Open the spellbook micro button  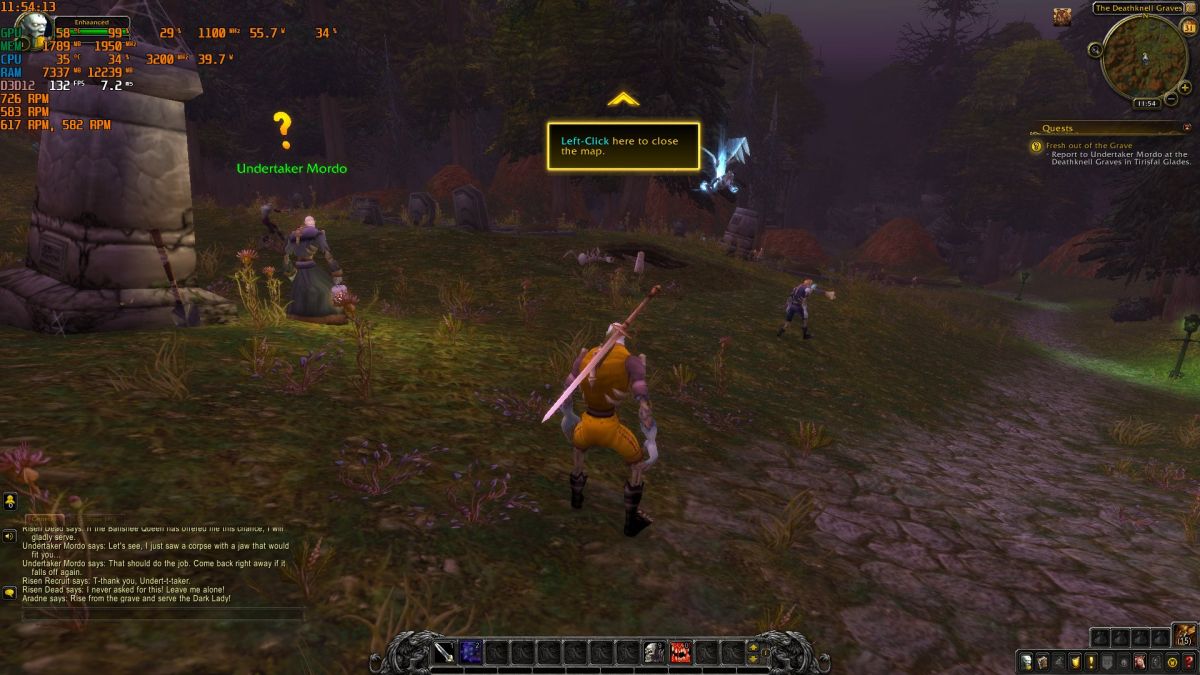[x=1042, y=661]
